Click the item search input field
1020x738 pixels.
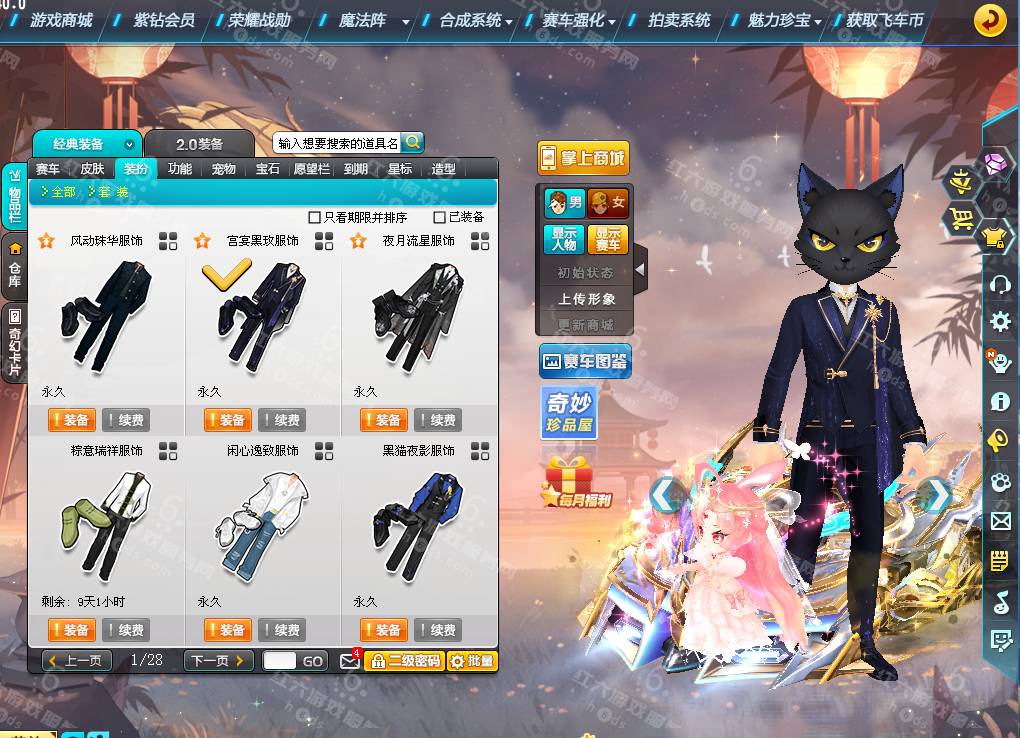coord(337,143)
